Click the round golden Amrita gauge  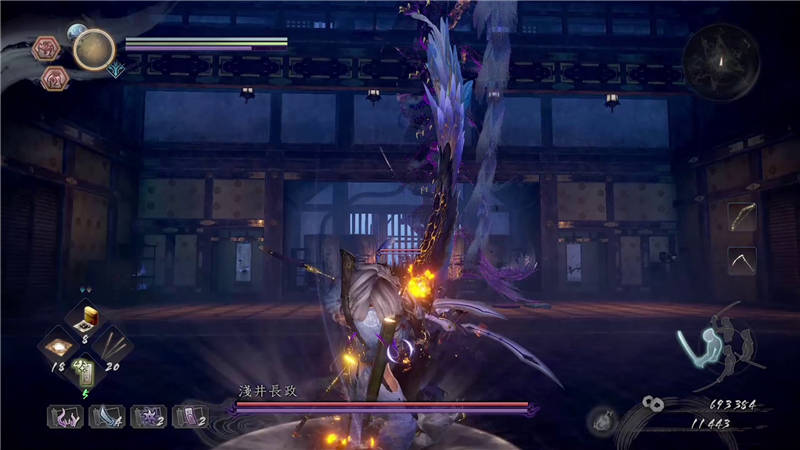94,50
